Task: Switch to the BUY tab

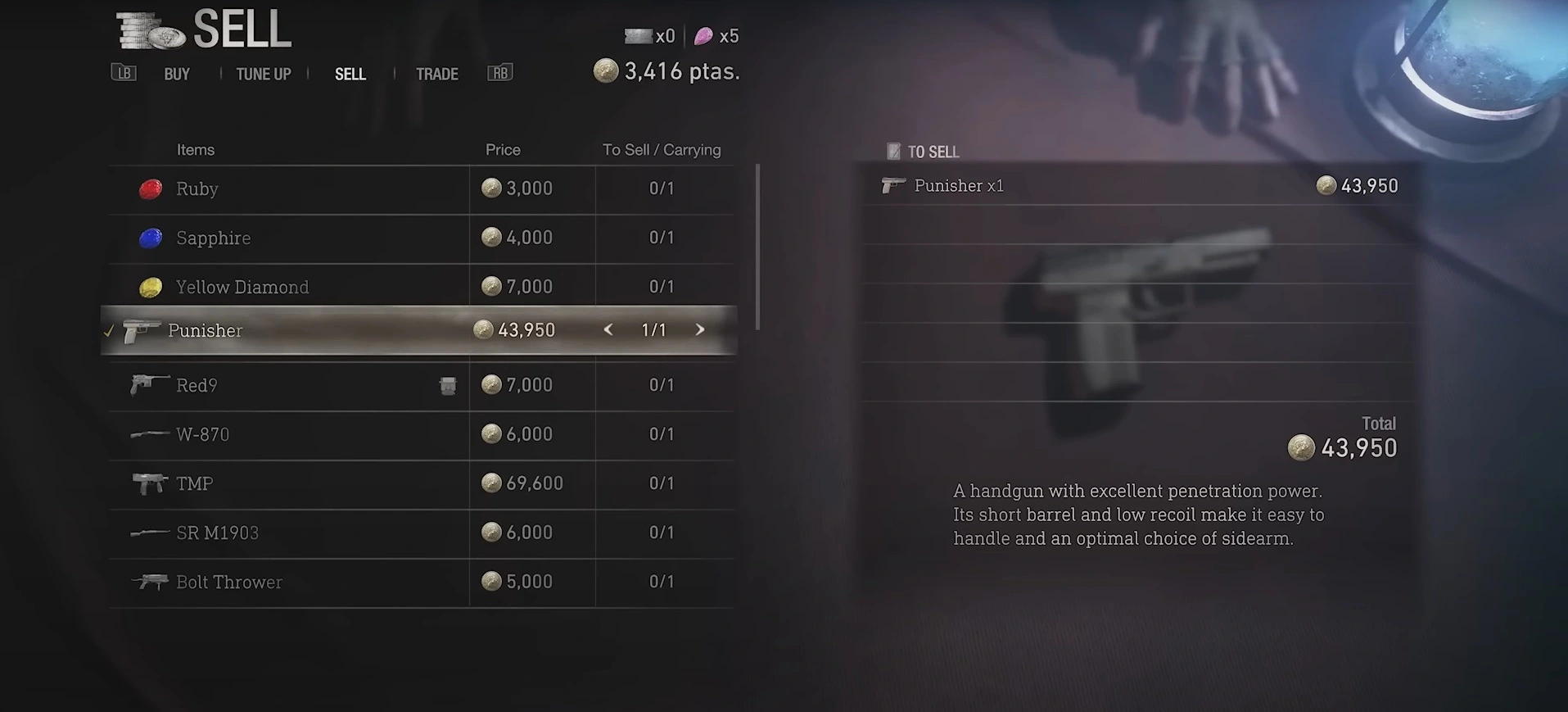Action: [177, 74]
